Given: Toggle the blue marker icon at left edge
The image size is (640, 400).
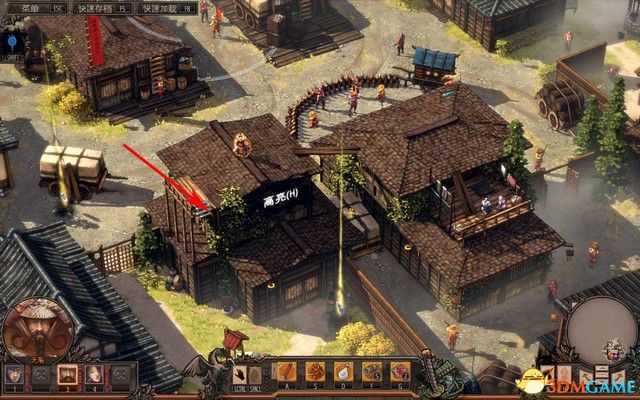Looking at the screenshot, I should click(12, 42).
